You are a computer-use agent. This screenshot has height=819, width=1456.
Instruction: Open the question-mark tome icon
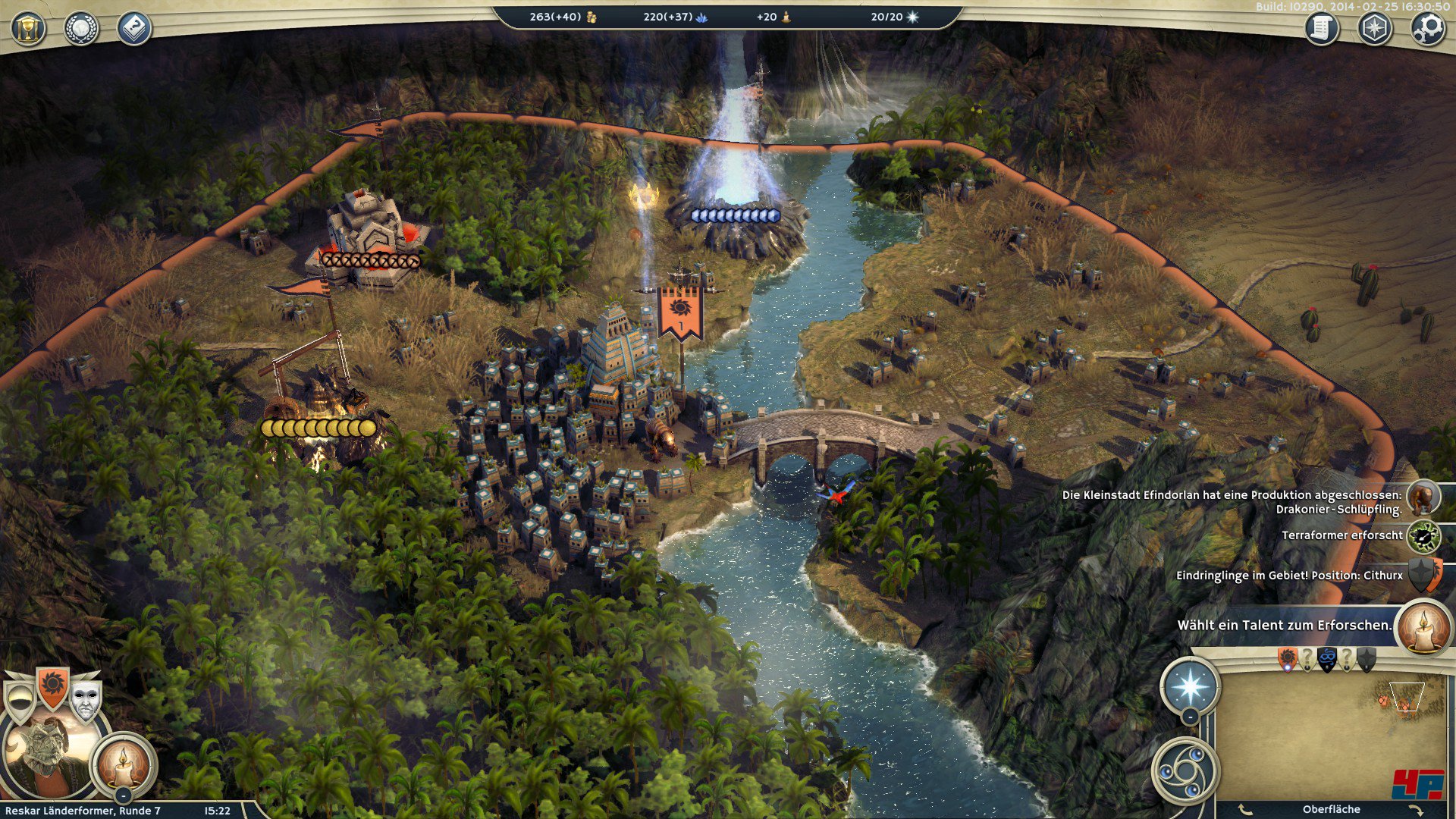click(134, 29)
